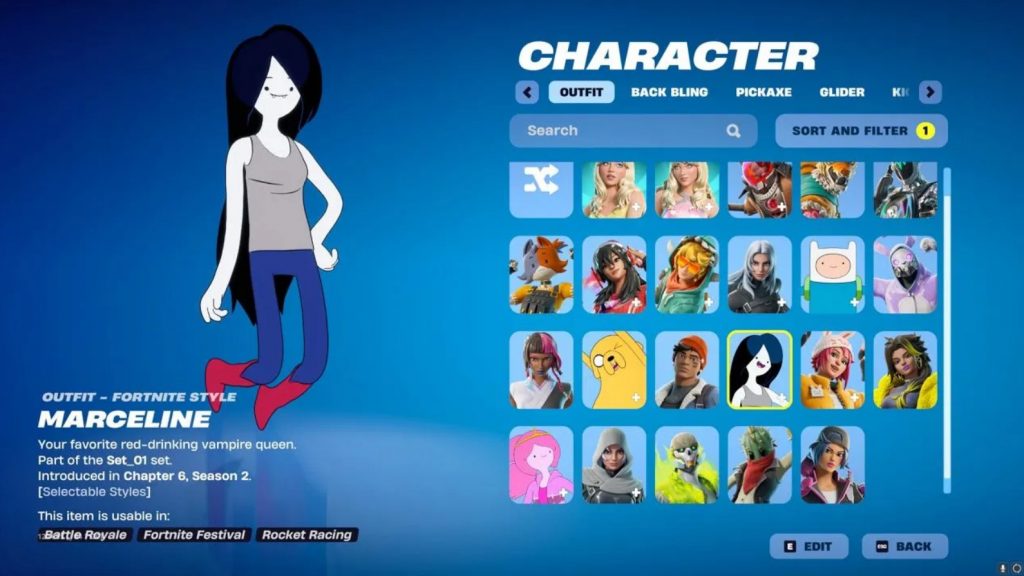Choose the purple bunny hoodie outfit
The width and height of the screenshot is (1024, 576).
[x=905, y=274]
